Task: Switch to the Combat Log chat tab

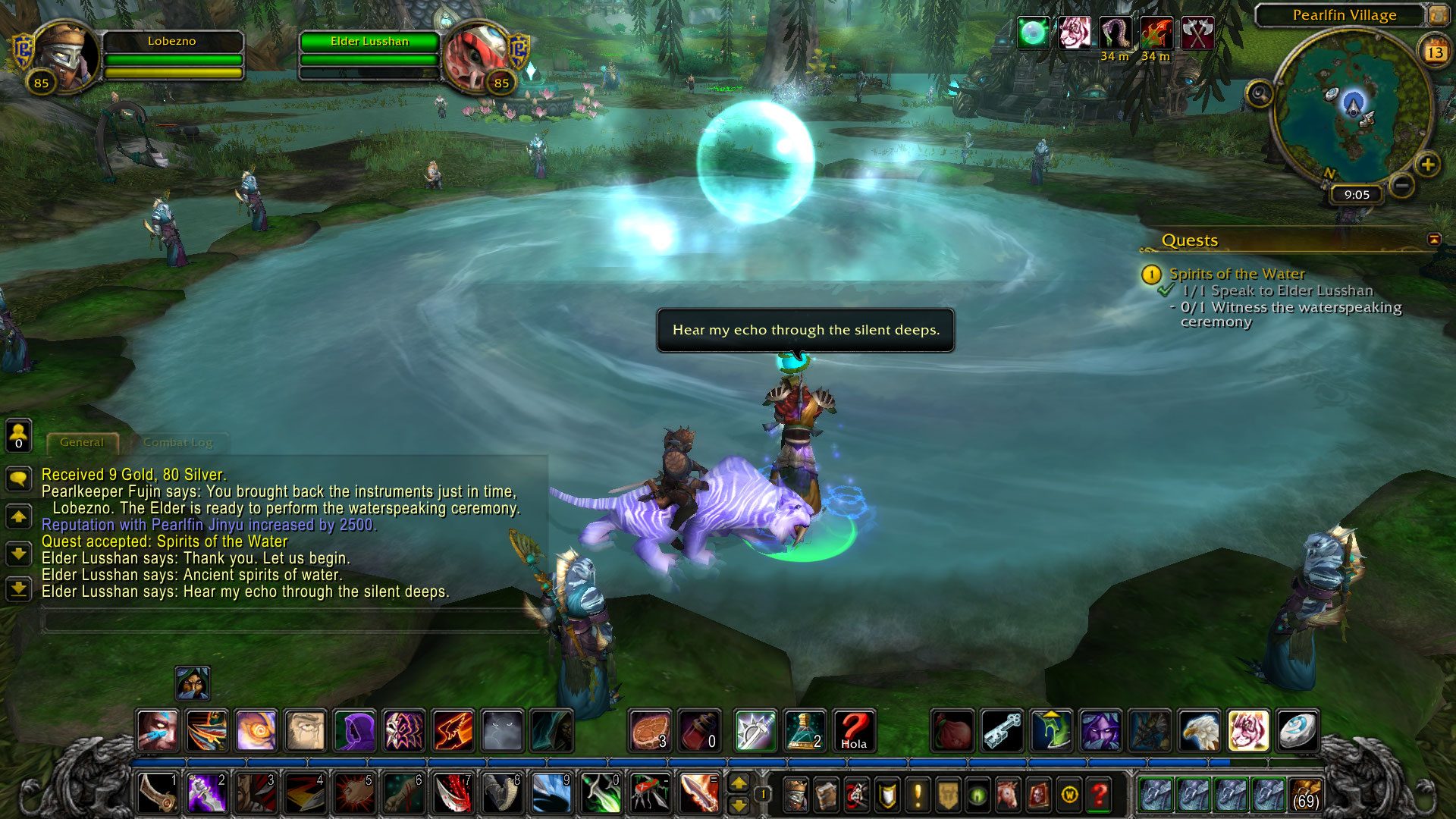Action: point(177,442)
